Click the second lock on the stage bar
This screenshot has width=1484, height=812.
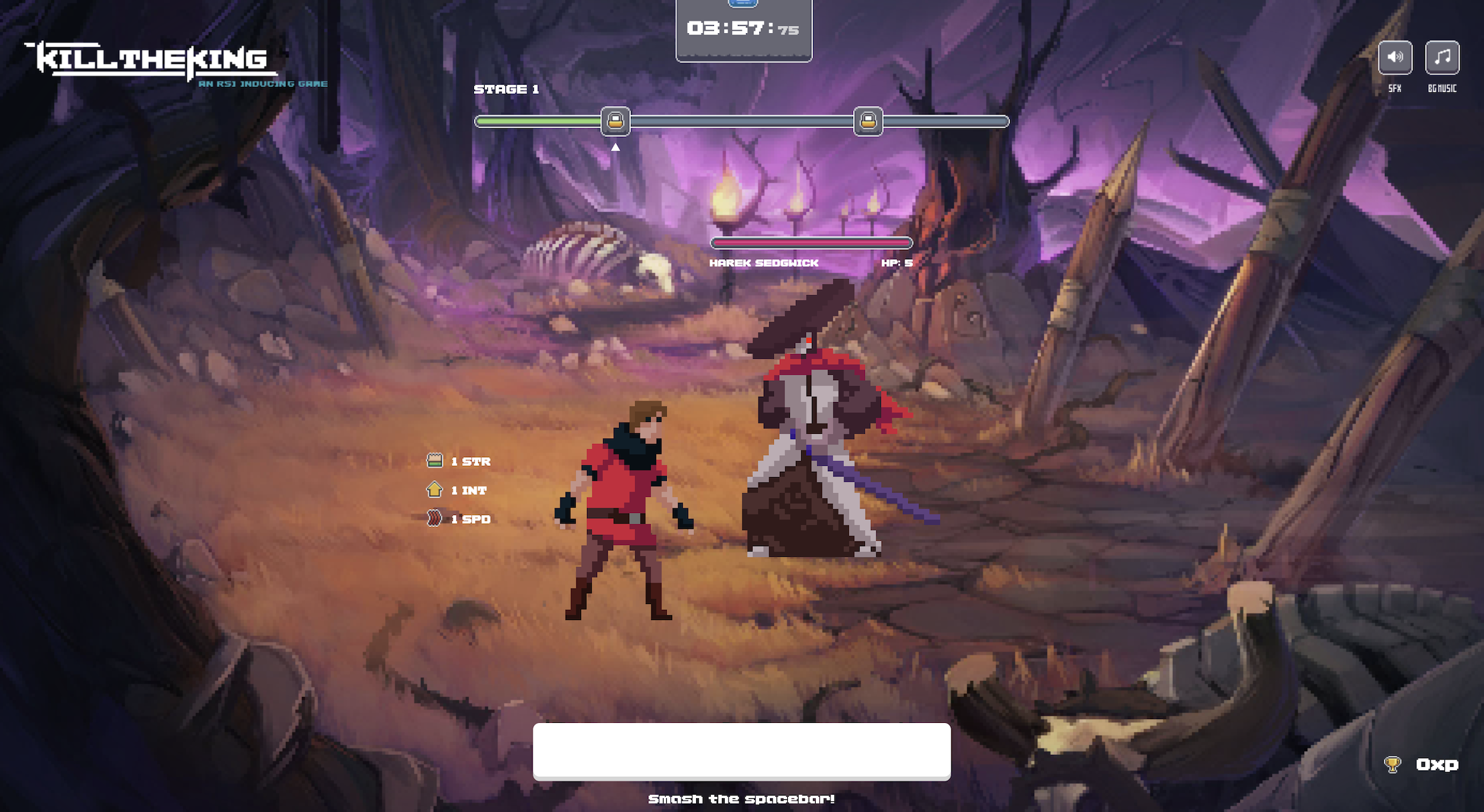pos(870,122)
